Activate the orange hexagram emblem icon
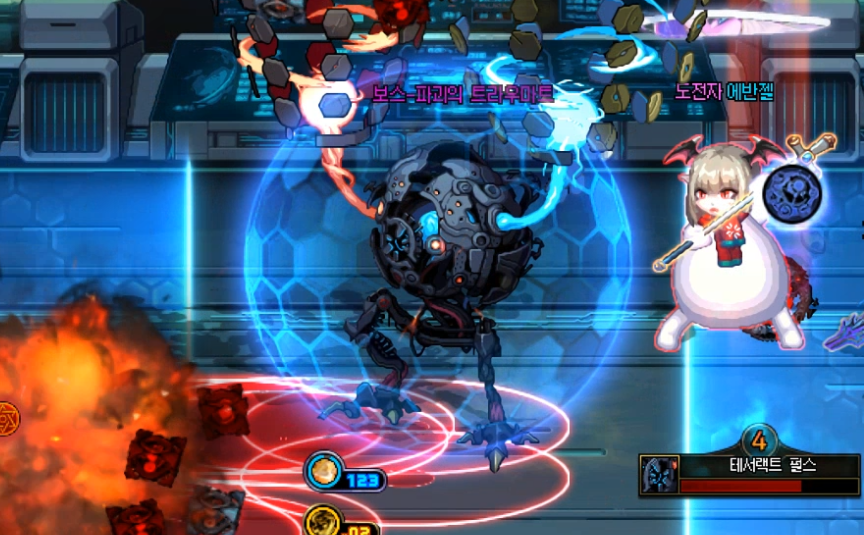Image resolution: width=864 pixels, height=535 pixels. tap(5, 414)
